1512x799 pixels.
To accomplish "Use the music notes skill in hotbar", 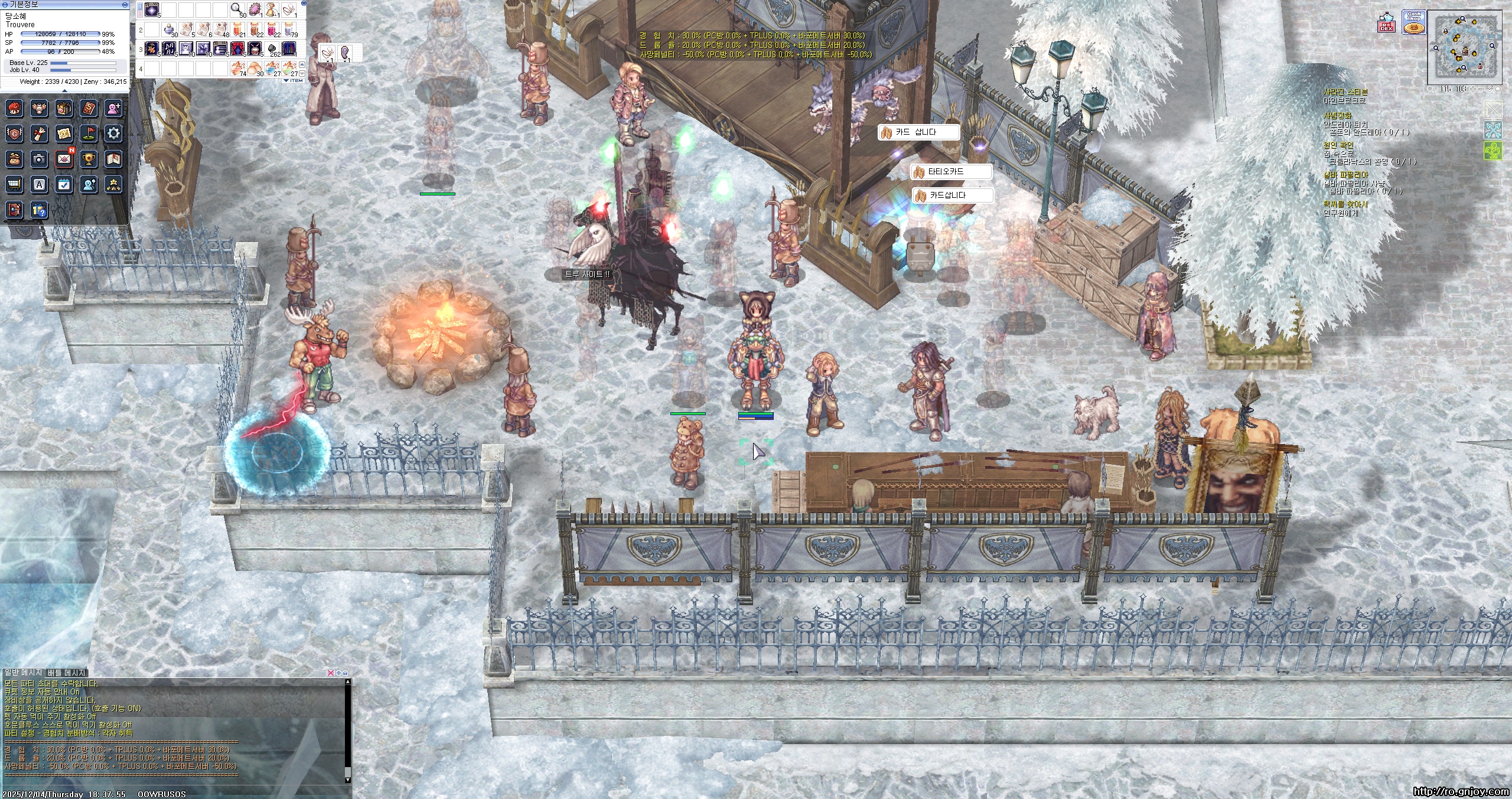I will coord(168,48).
